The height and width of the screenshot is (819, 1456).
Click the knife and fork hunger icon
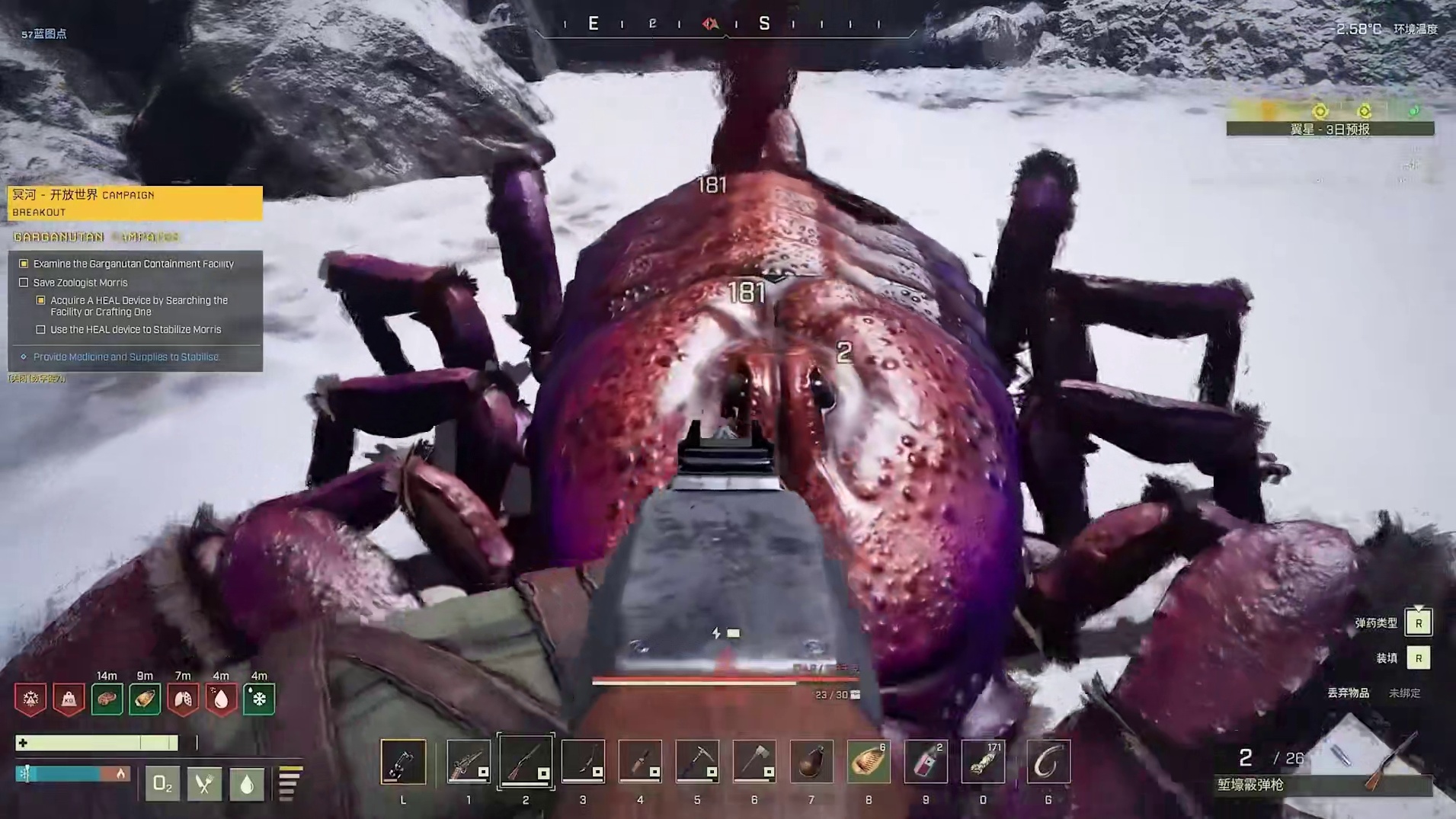(x=204, y=783)
